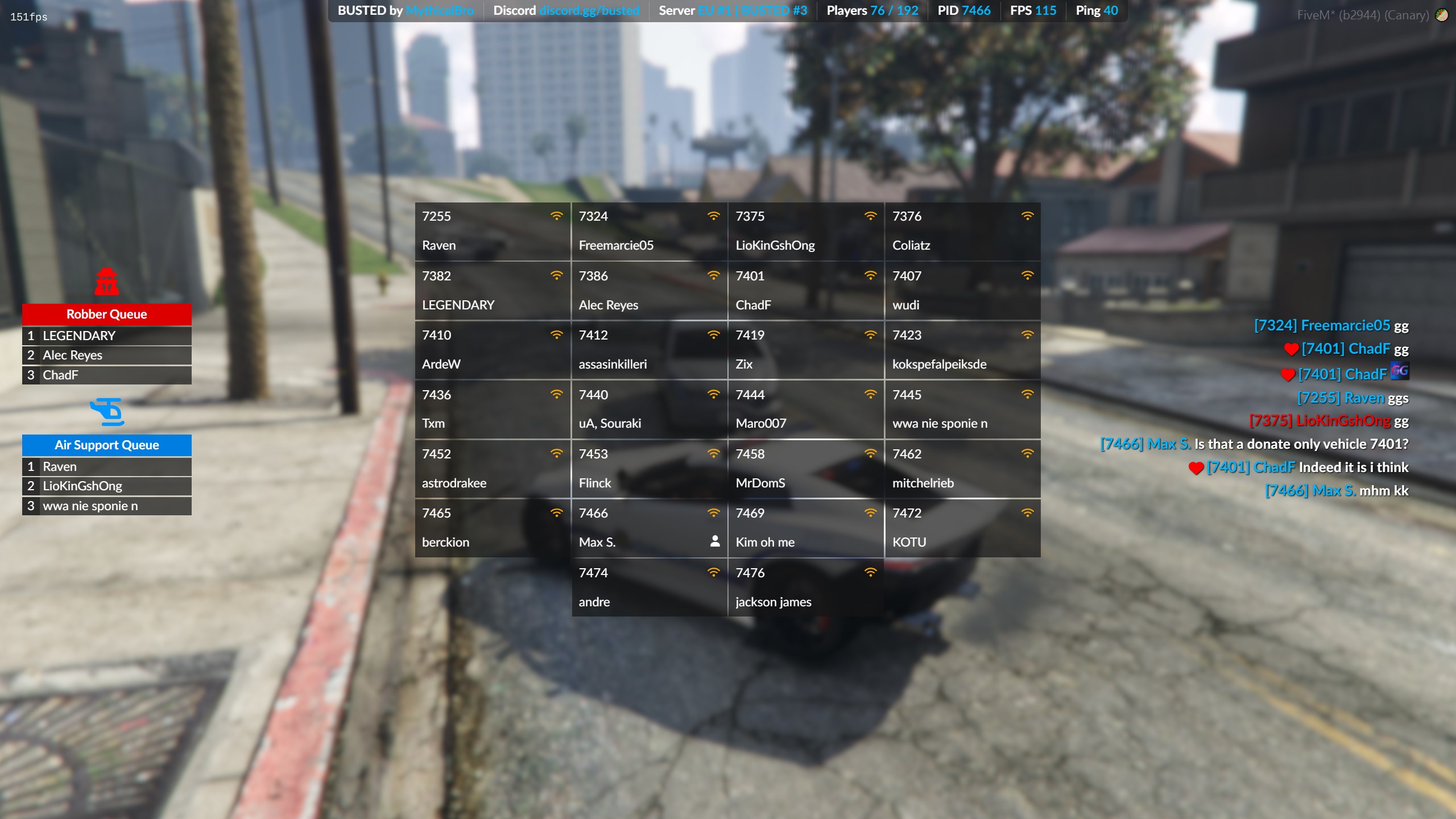Choose the Txm player tile

(493, 409)
